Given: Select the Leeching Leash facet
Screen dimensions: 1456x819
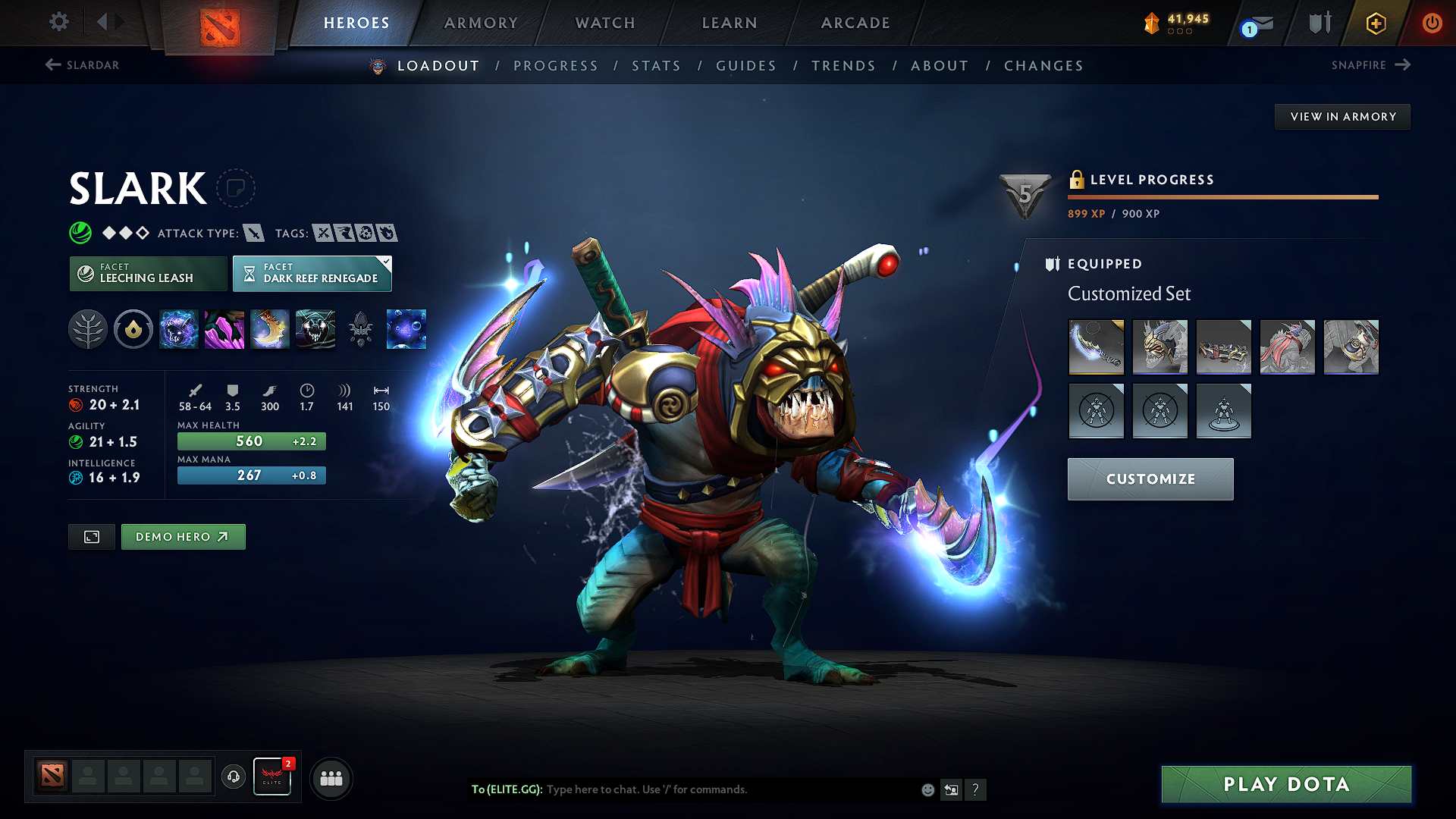Looking at the screenshot, I should point(147,273).
